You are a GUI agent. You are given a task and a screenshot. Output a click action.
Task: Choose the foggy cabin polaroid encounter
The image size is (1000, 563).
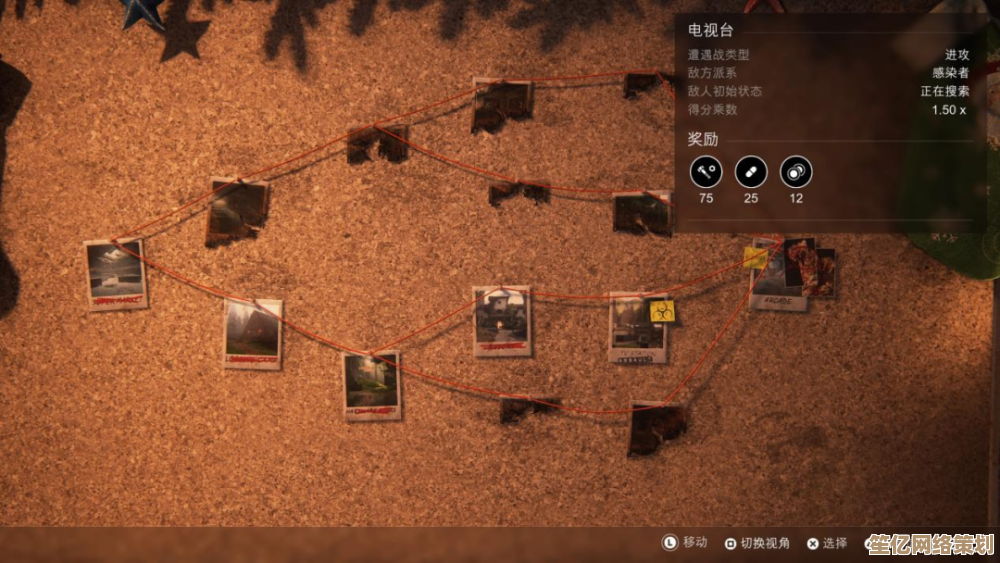(x=253, y=333)
